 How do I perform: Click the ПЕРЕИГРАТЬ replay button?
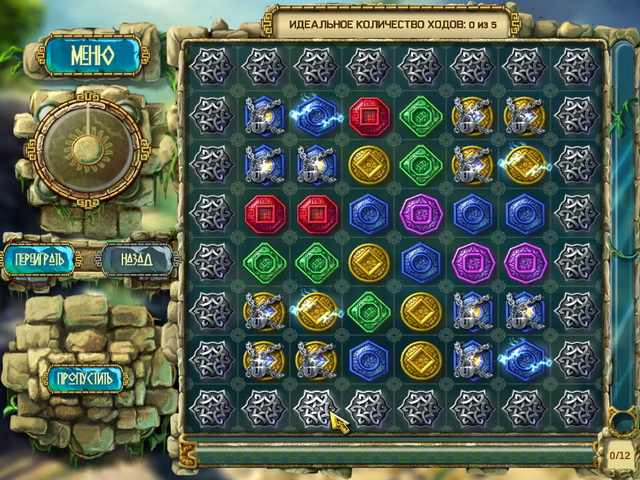coord(48,260)
